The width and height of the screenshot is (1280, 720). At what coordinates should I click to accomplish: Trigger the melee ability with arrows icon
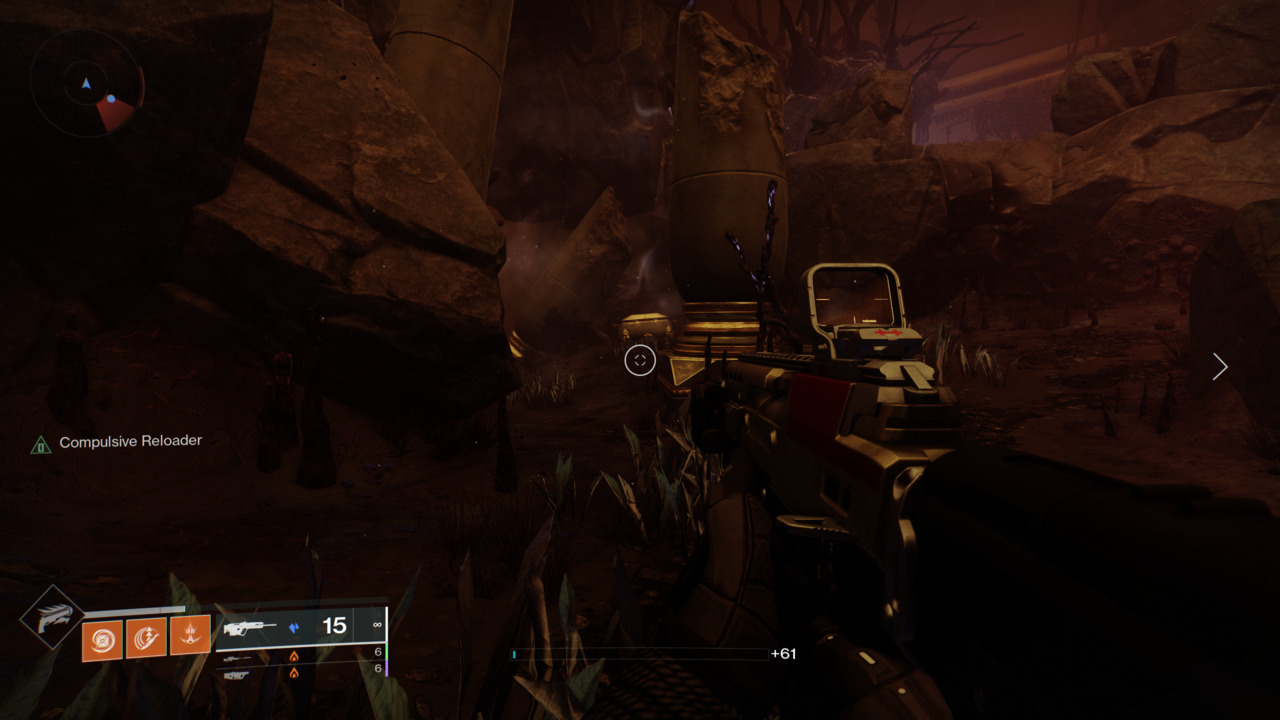click(146, 638)
